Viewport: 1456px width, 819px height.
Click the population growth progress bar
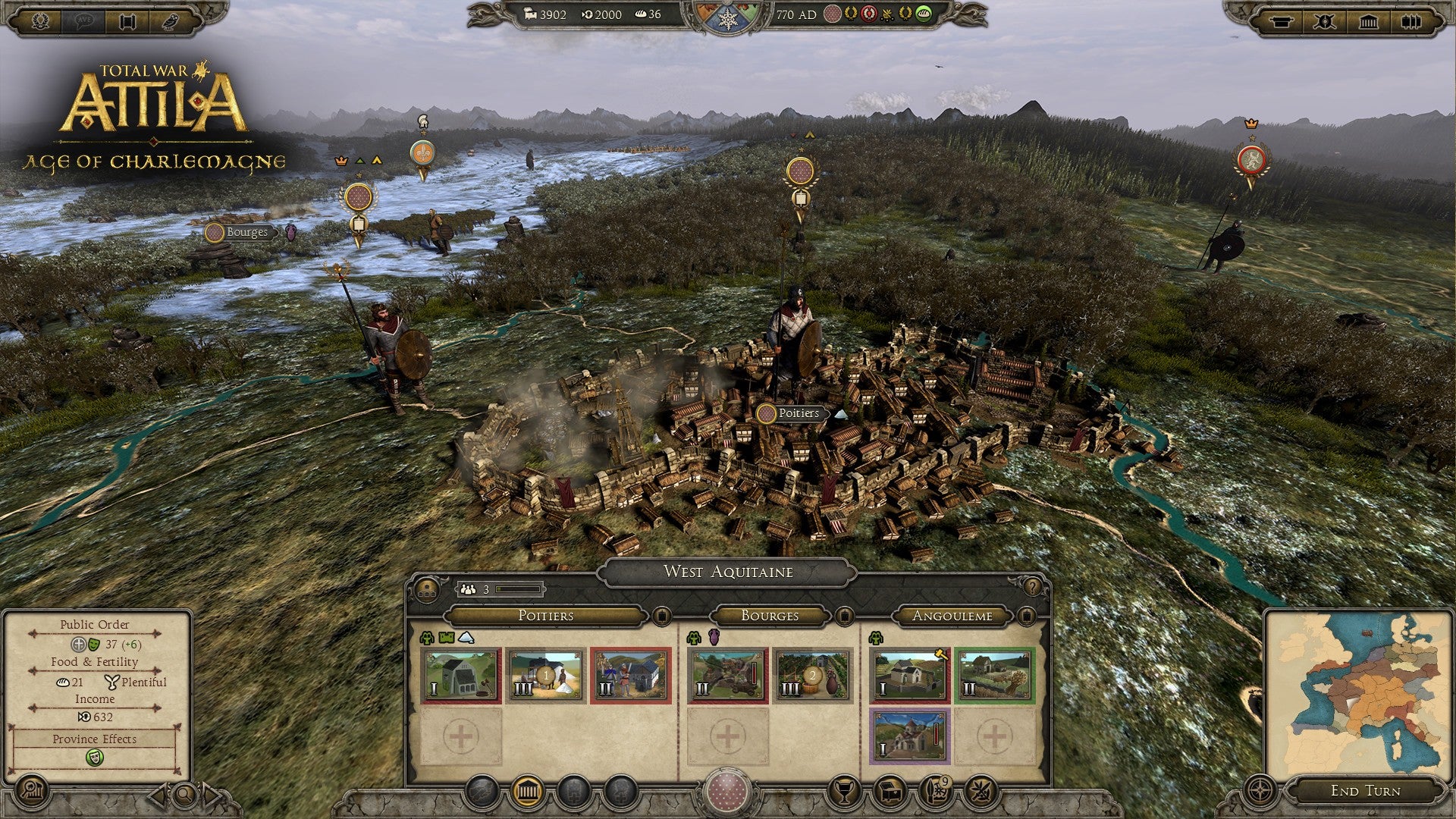(518, 589)
